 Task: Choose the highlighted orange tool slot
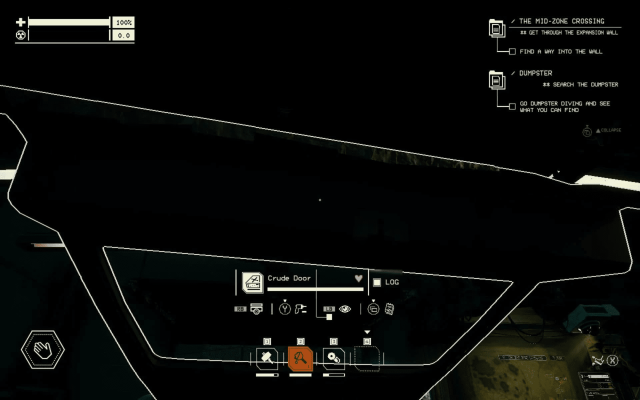pyautogui.click(x=300, y=357)
